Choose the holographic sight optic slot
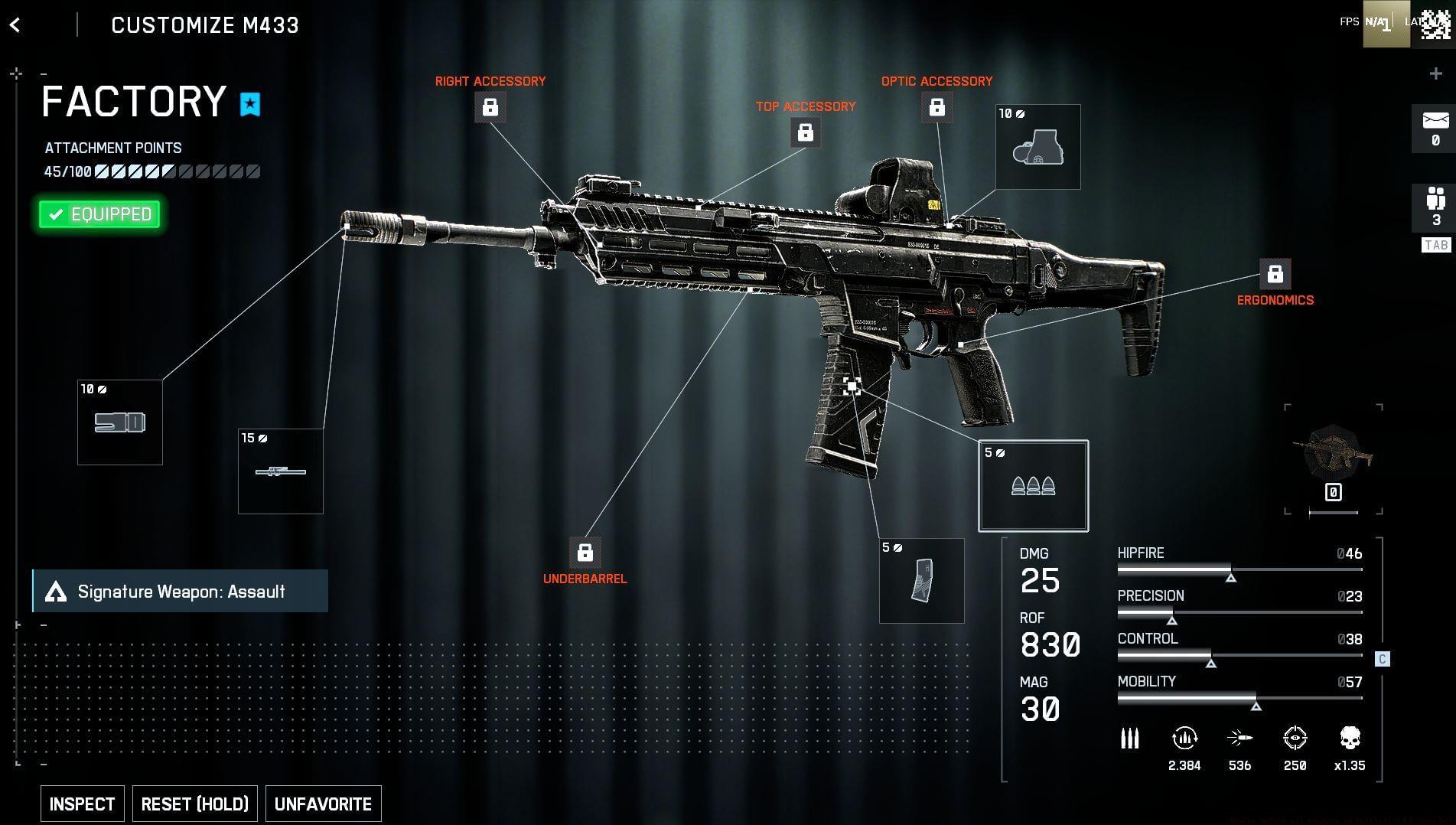The image size is (1456, 825). pyautogui.click(x=1037, y=147)
